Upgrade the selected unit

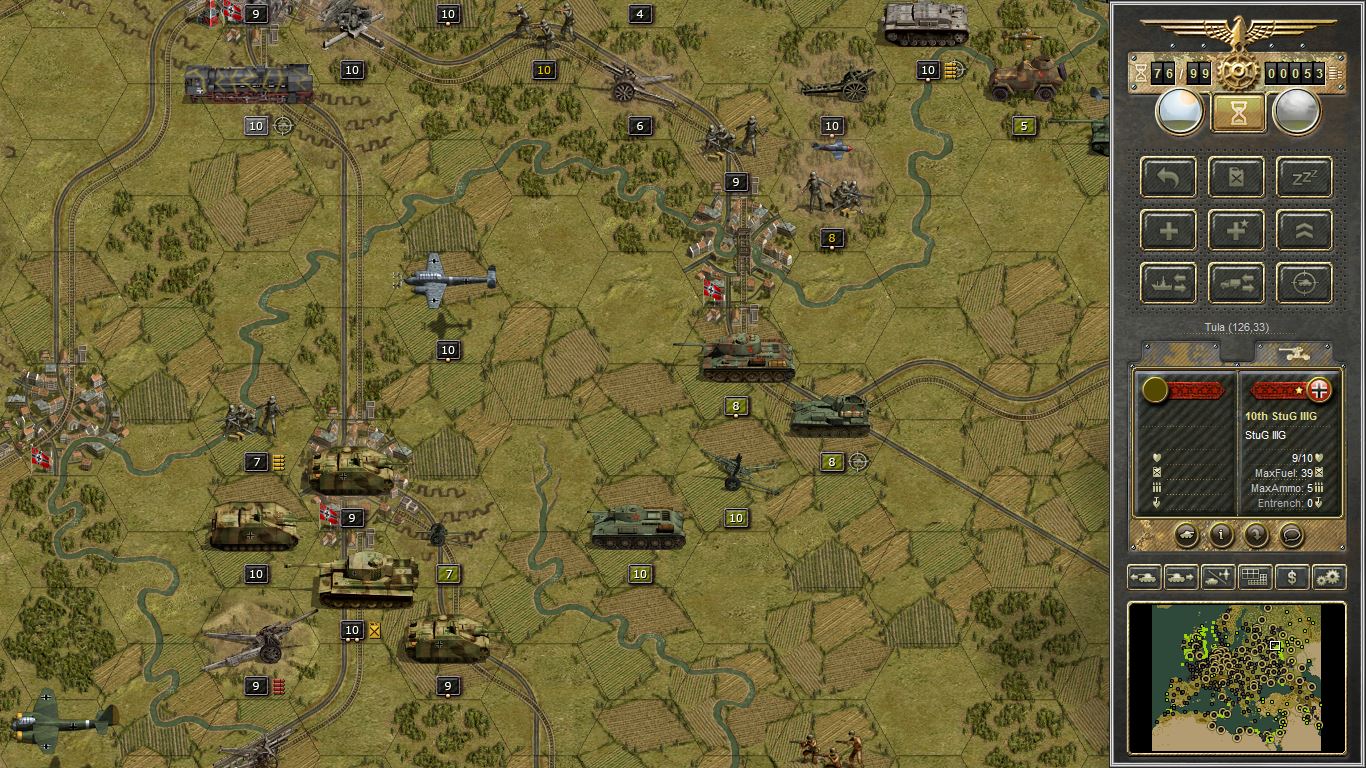1302,230
